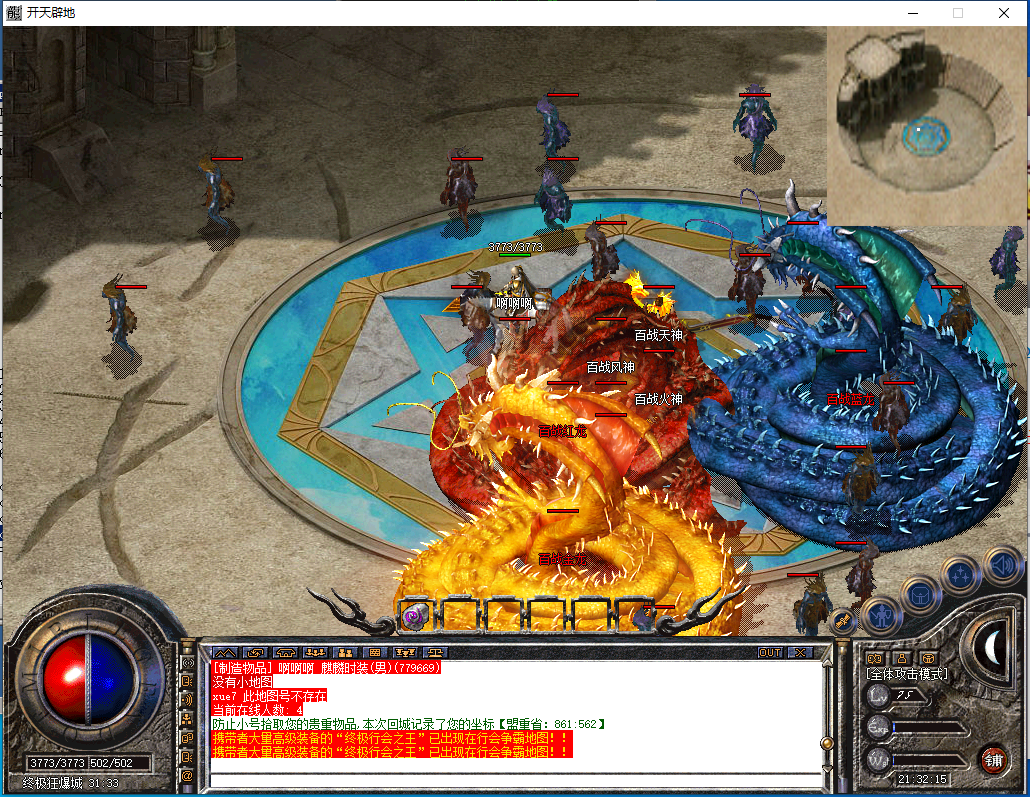The width and height of the screenshot is (1030, 797).
Task: Click the chest icon above attack mode
Action: click(927, 657)
